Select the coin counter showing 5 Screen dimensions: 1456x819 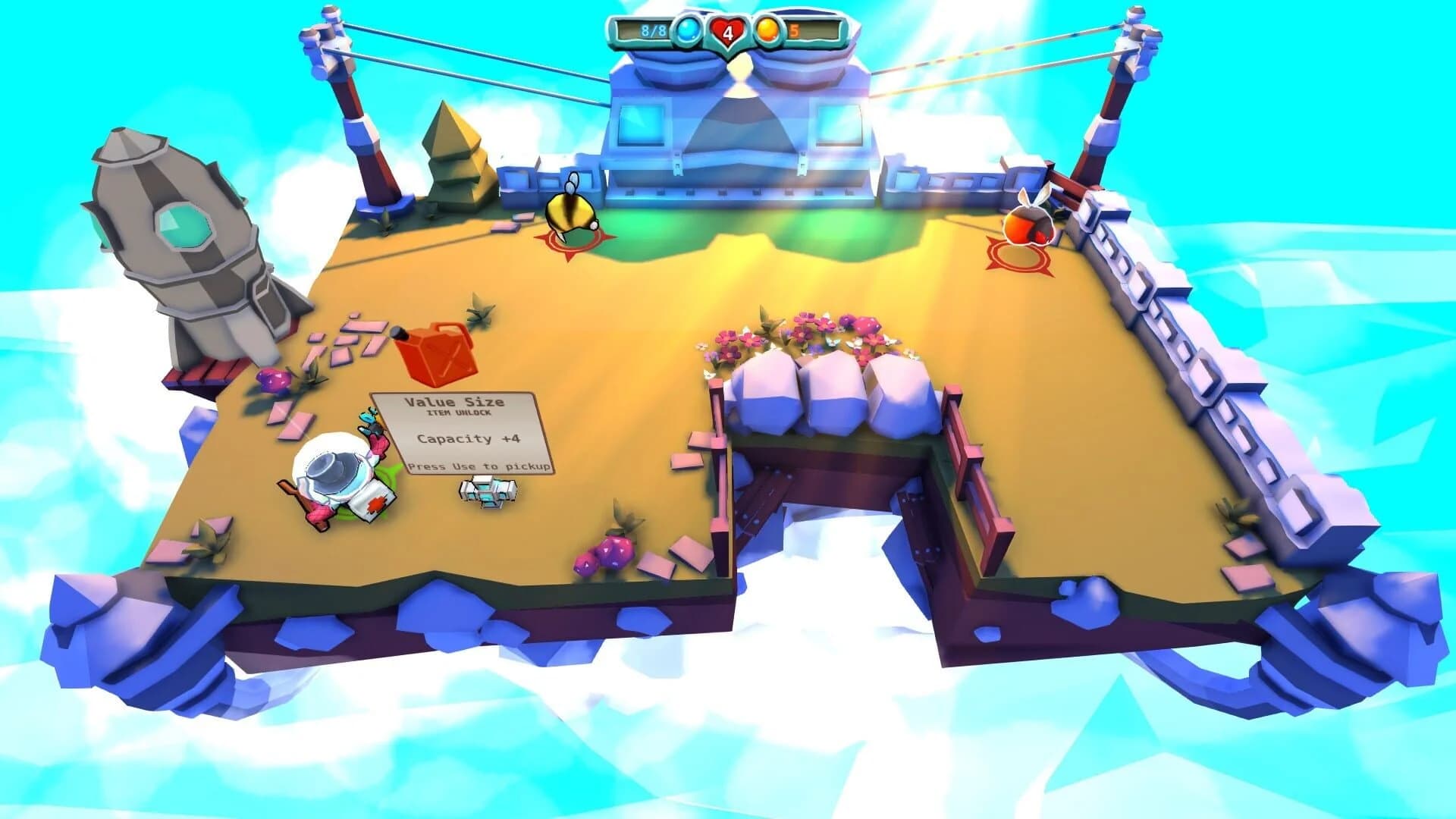click(x=793, y=30)
